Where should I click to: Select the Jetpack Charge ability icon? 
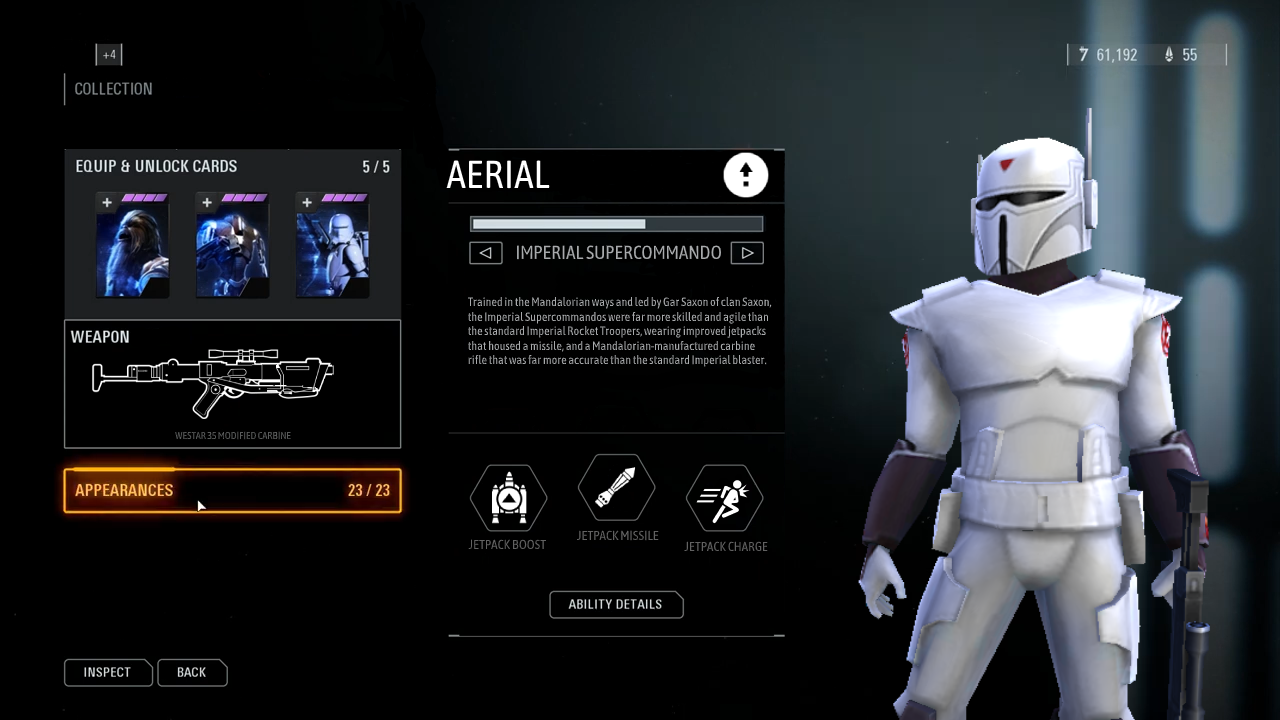point(725,497)
